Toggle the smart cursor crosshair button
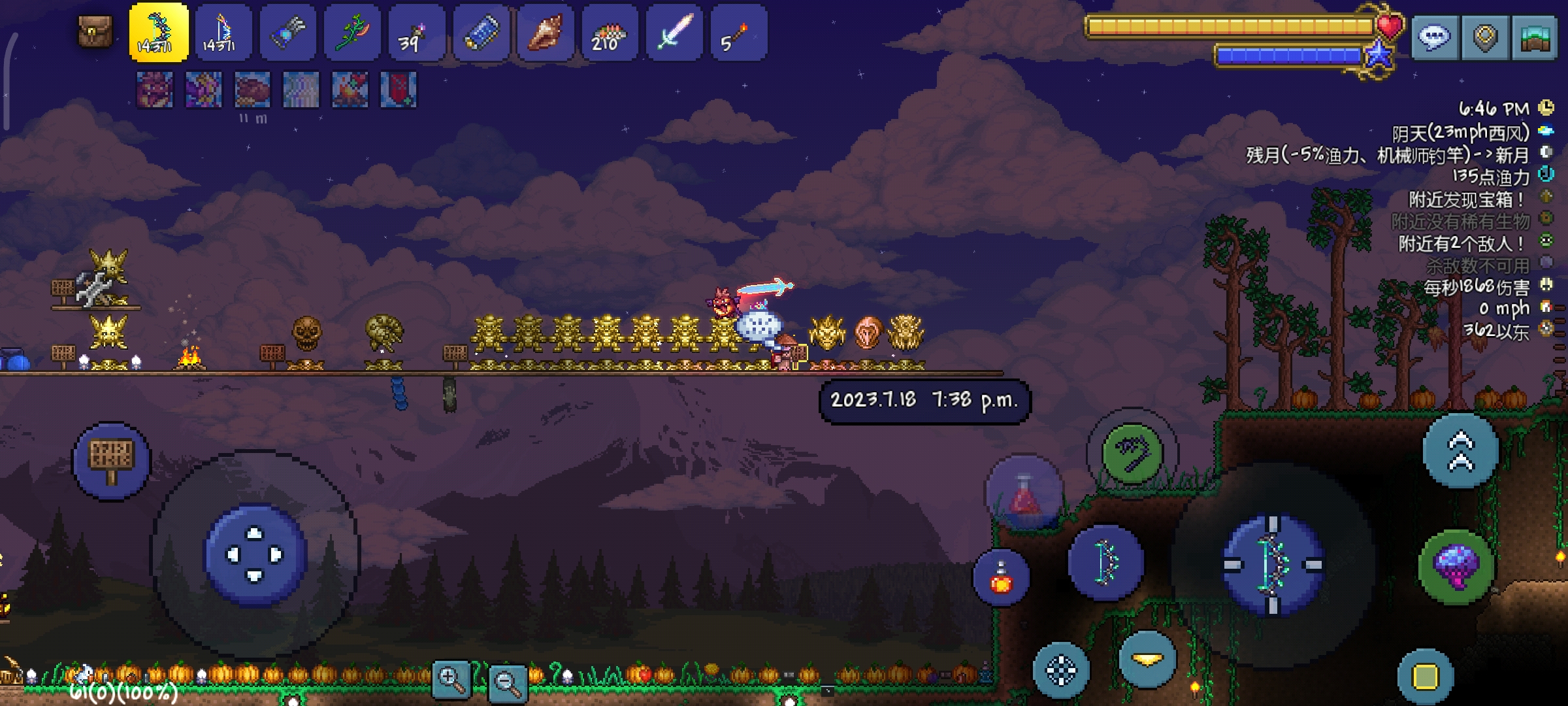The height and width of the screenshot is (706, 1568). 1061,670
